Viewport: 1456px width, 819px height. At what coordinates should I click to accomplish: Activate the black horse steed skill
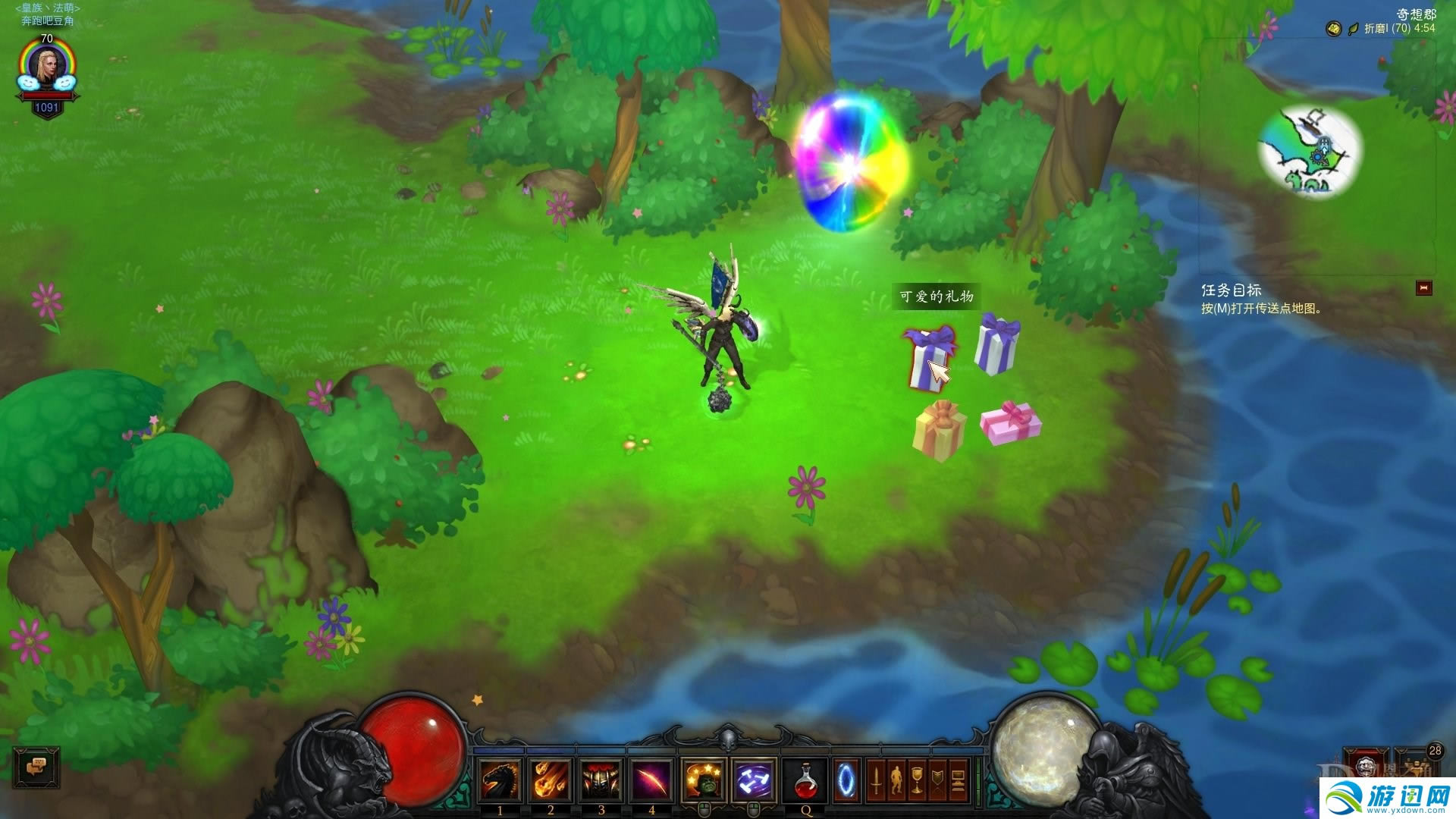coord(500,780)
